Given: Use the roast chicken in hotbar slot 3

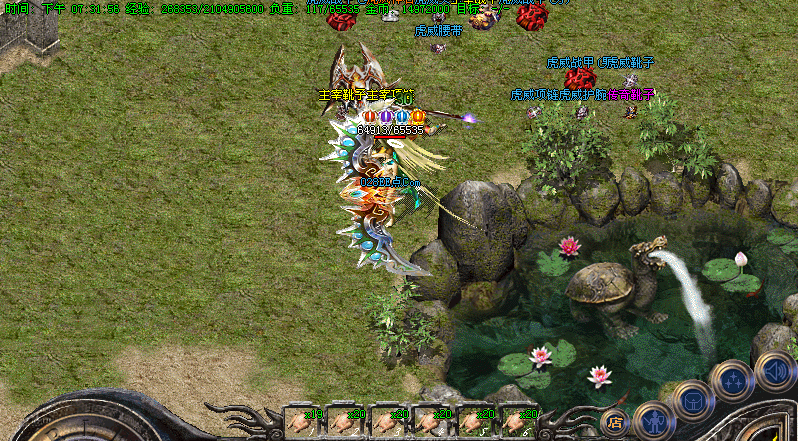Looking at the screenshot, I should [388, 421].
